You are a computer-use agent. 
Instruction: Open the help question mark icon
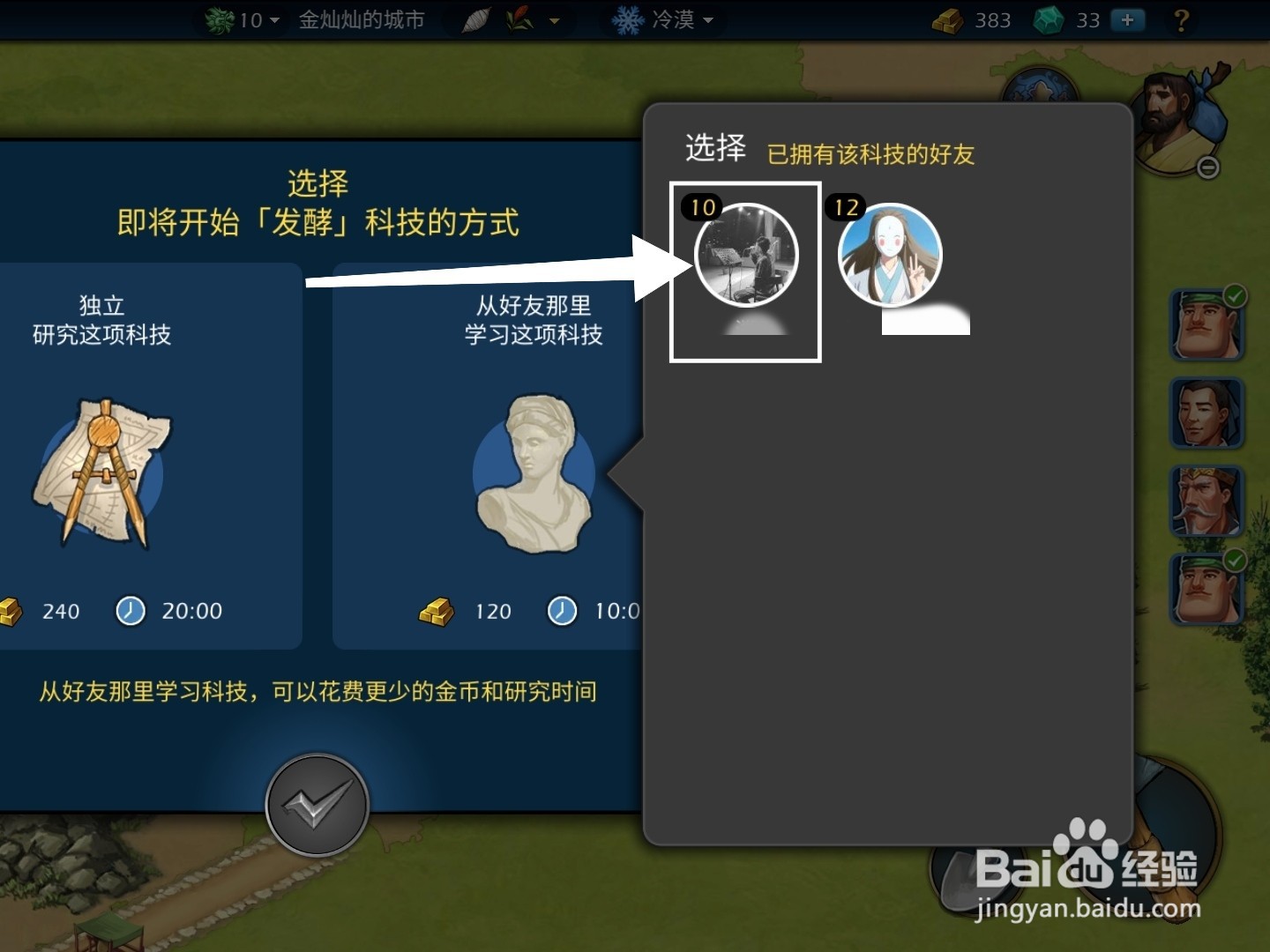pyautogui.click(x=1182, y=19)
